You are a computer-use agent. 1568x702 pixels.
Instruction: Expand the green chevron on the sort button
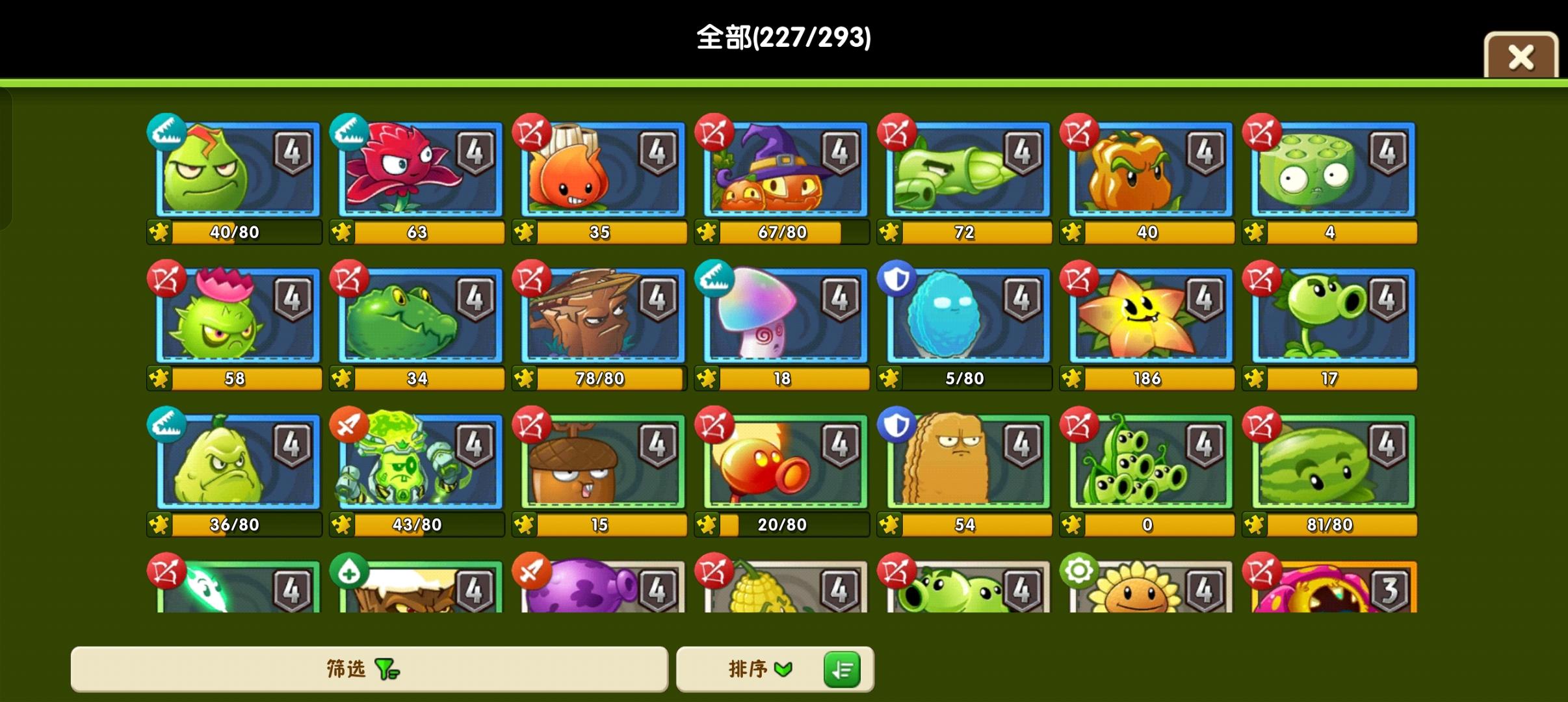pos(785,669)
